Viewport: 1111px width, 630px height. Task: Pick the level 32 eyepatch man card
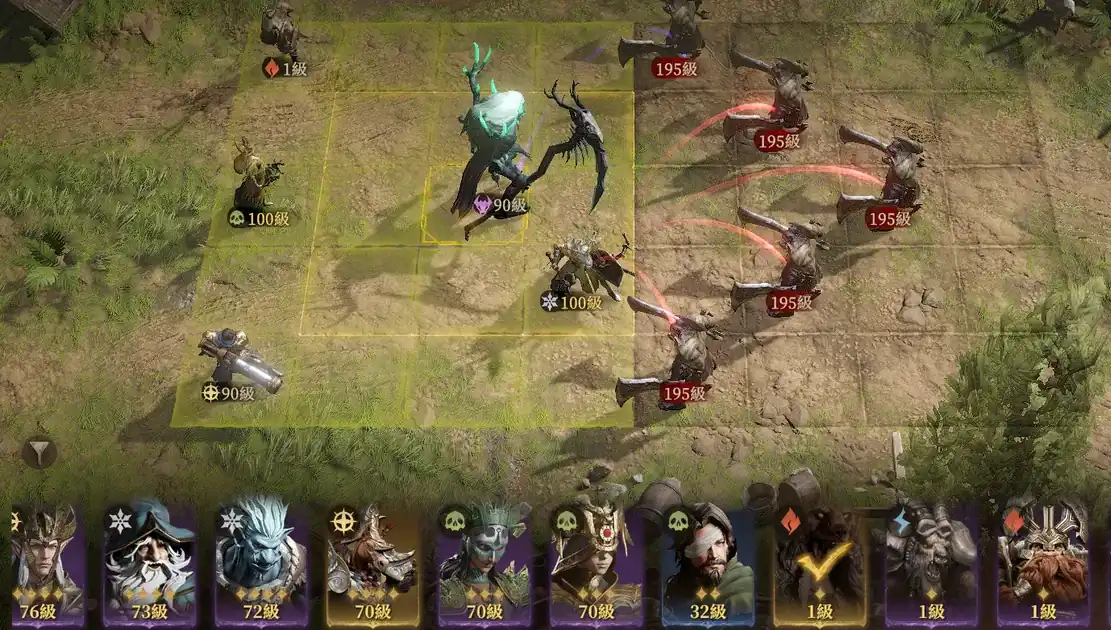(708, 563)
